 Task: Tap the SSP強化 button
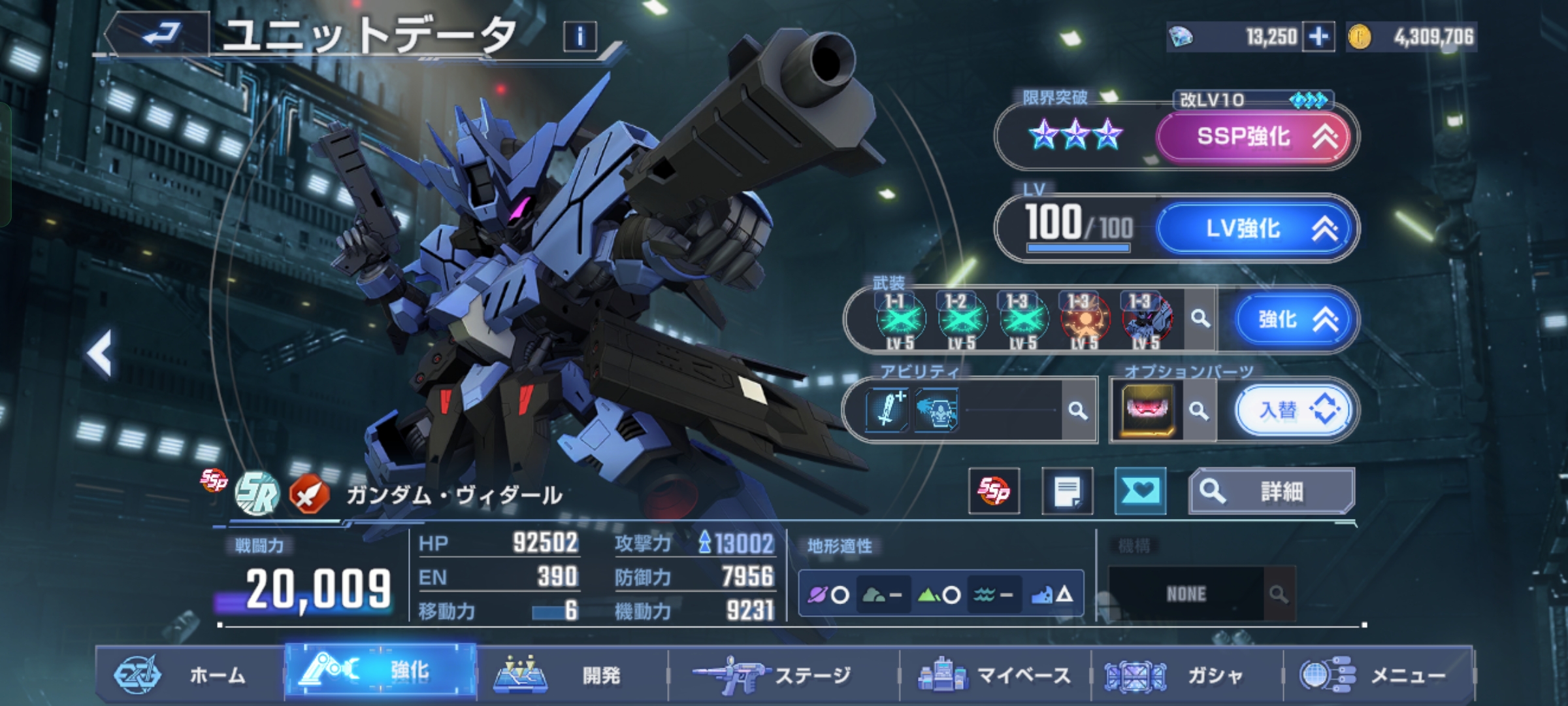[x=1253, y=137]
